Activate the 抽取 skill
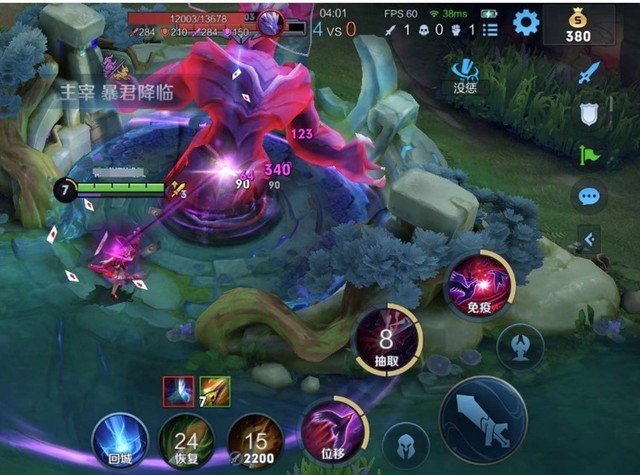 tap(387, 340)
